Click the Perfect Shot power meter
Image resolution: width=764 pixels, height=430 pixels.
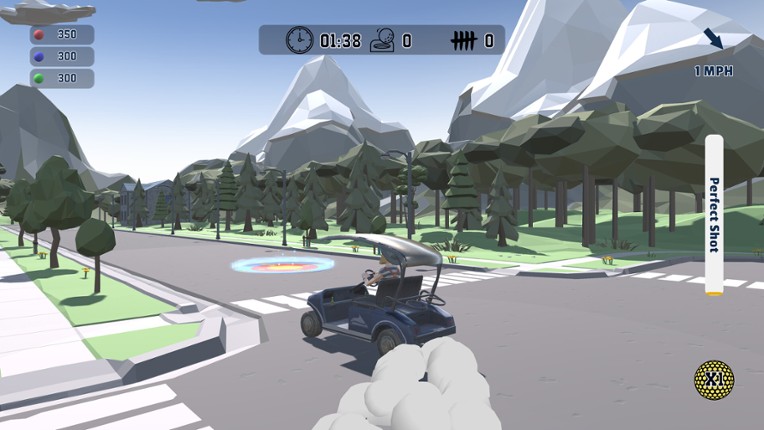click(714, 215)
